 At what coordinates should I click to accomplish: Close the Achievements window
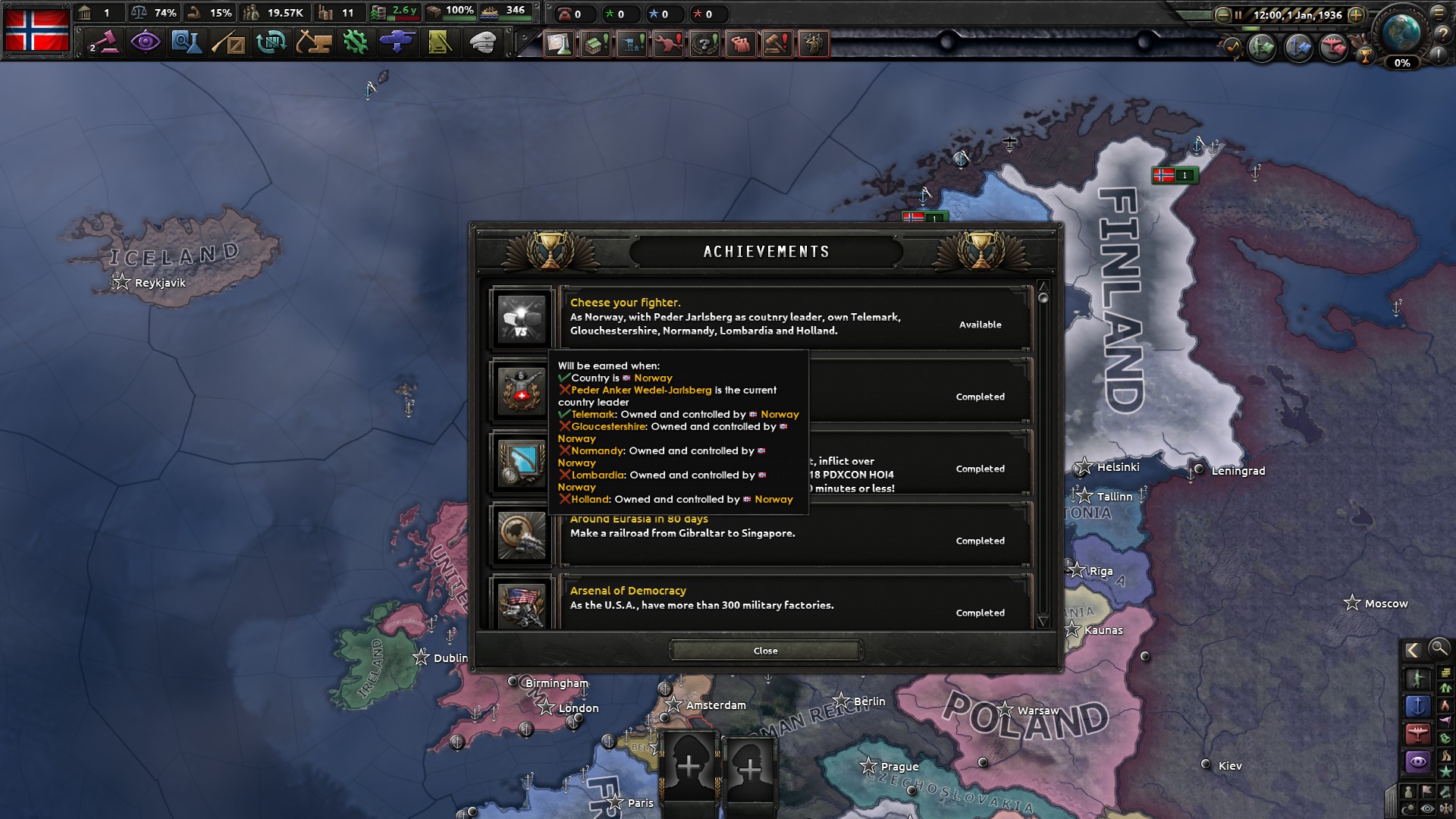click(x=765, y=651)
